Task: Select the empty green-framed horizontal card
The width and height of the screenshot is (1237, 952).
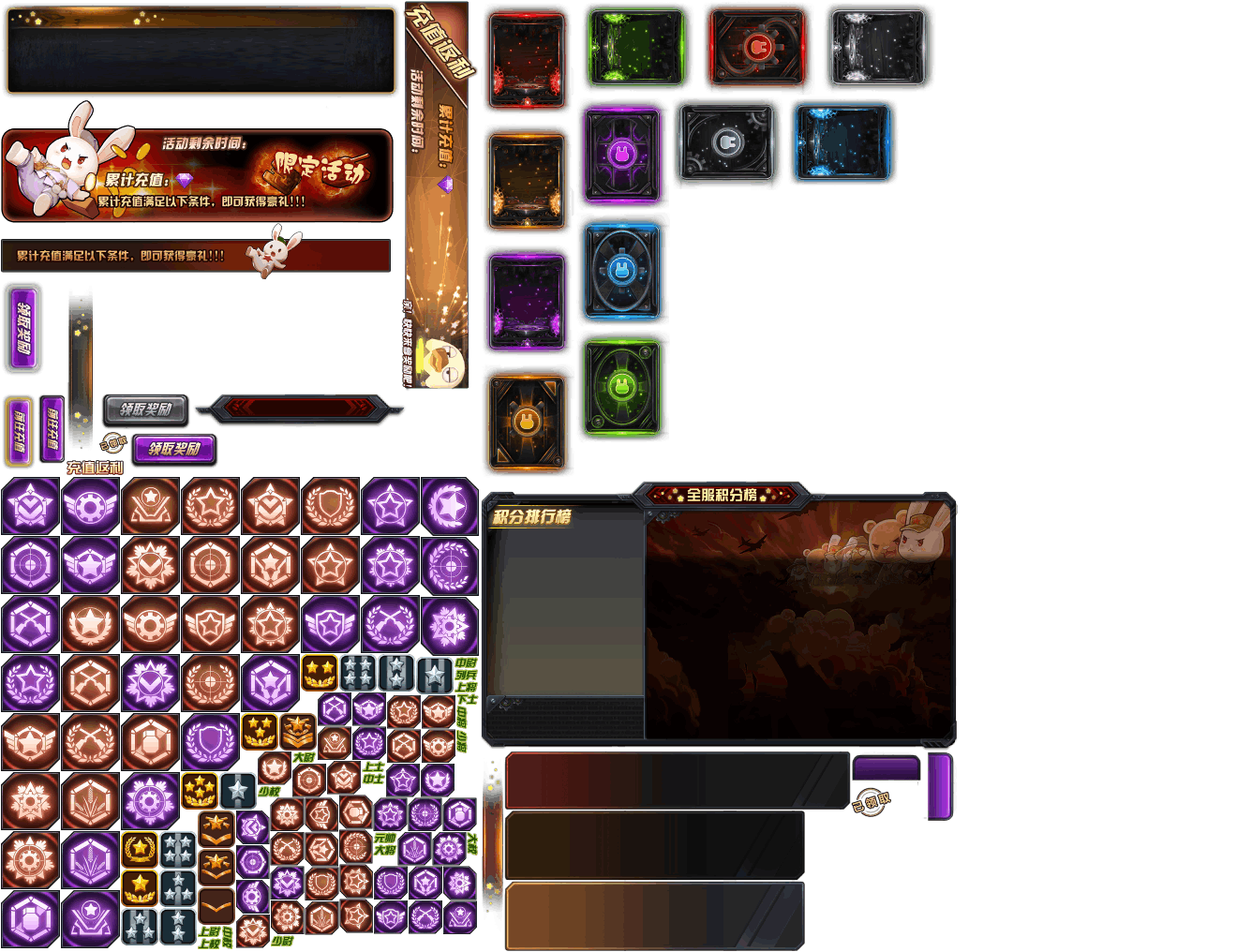Action: (x=637, y=47)
